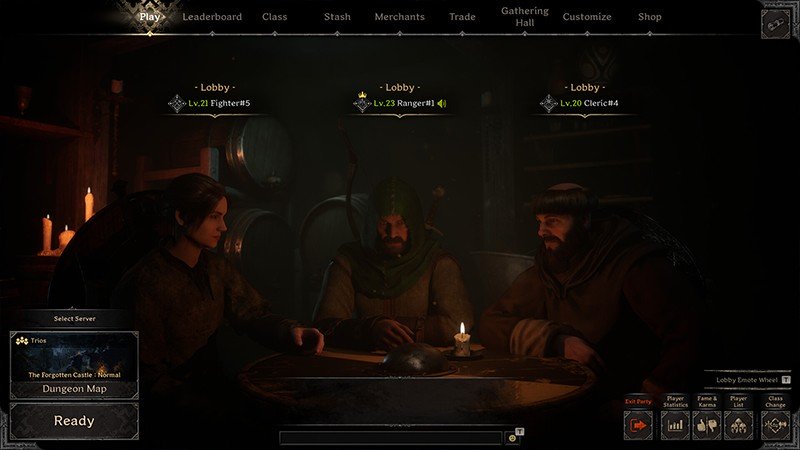800x450 pixels.
Task: Open the Merchants tab
Action: pyautogui.click(x=399, y=17)
